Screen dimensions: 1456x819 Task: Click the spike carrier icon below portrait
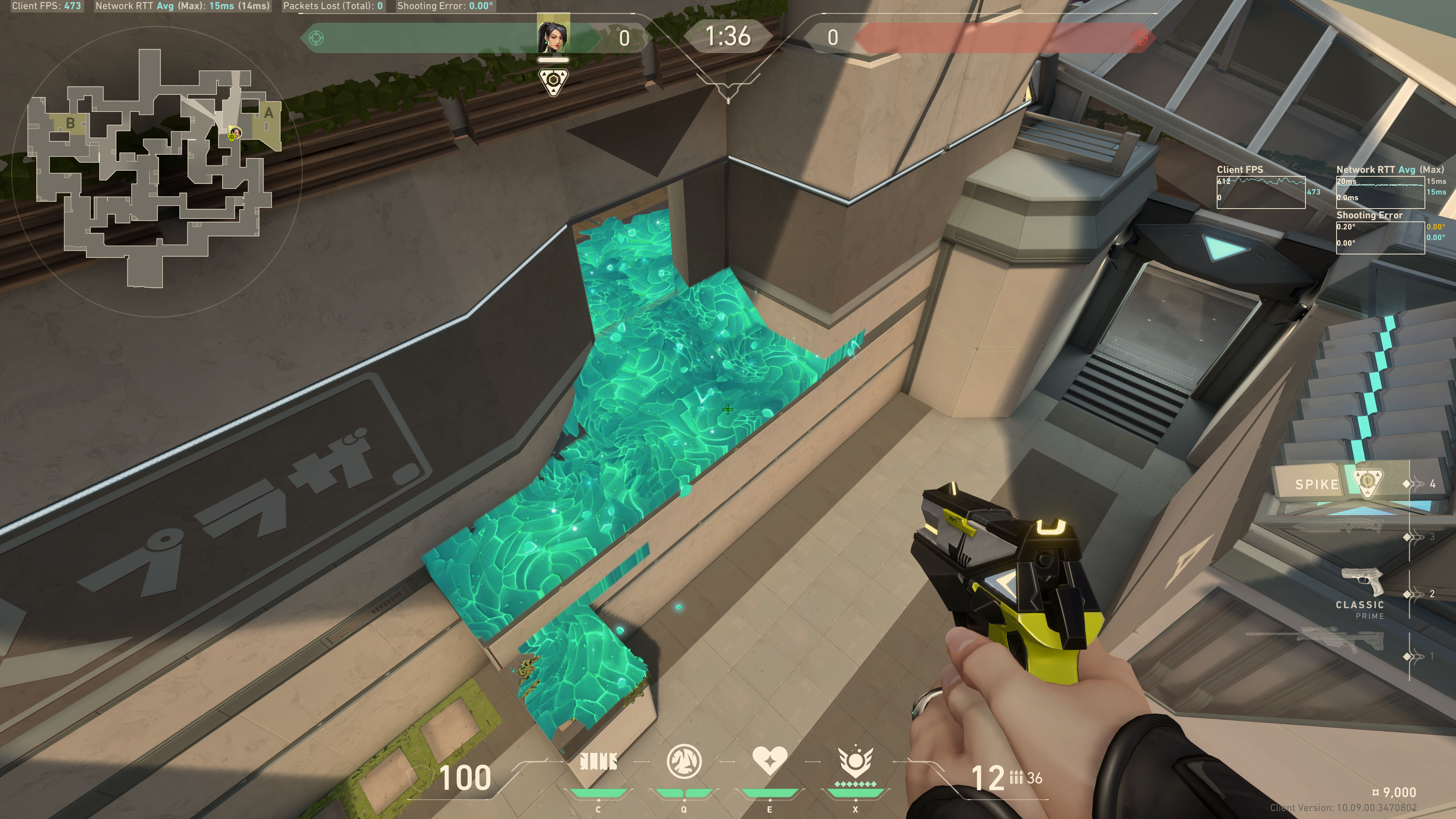coord(553,82)
